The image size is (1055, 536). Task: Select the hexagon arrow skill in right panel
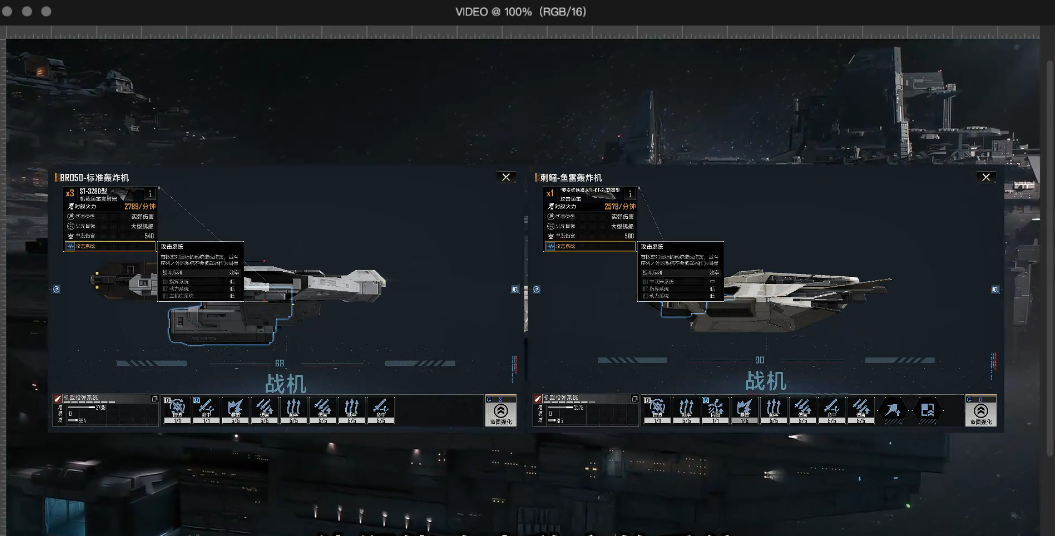(x=893, y=410)
